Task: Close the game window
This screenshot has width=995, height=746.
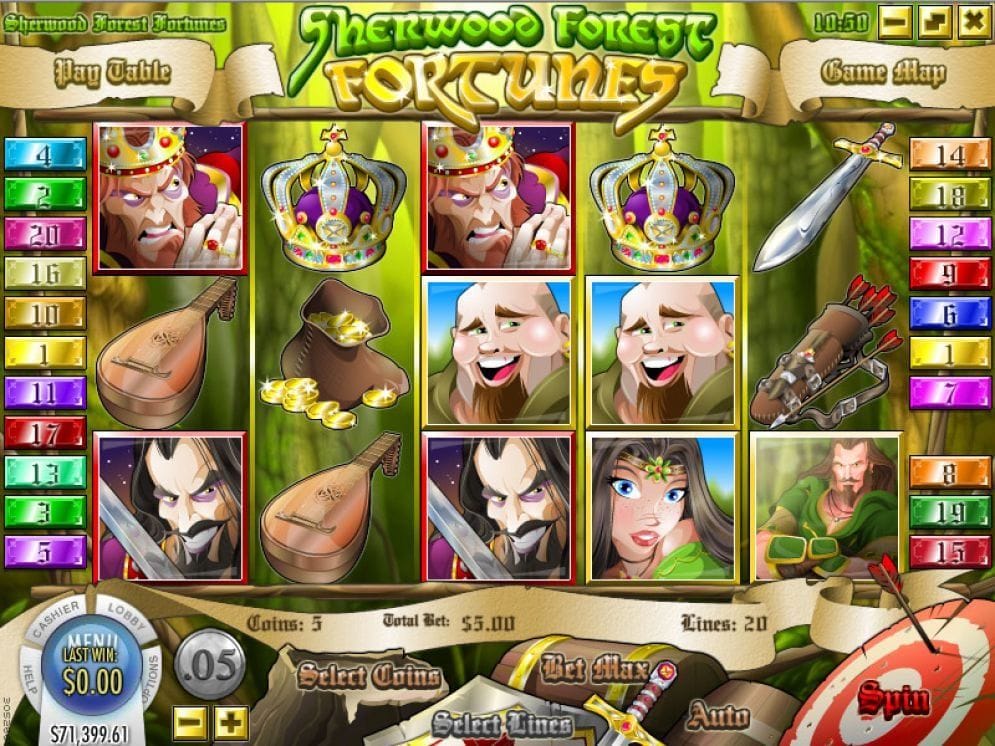Action: (971, 21)
